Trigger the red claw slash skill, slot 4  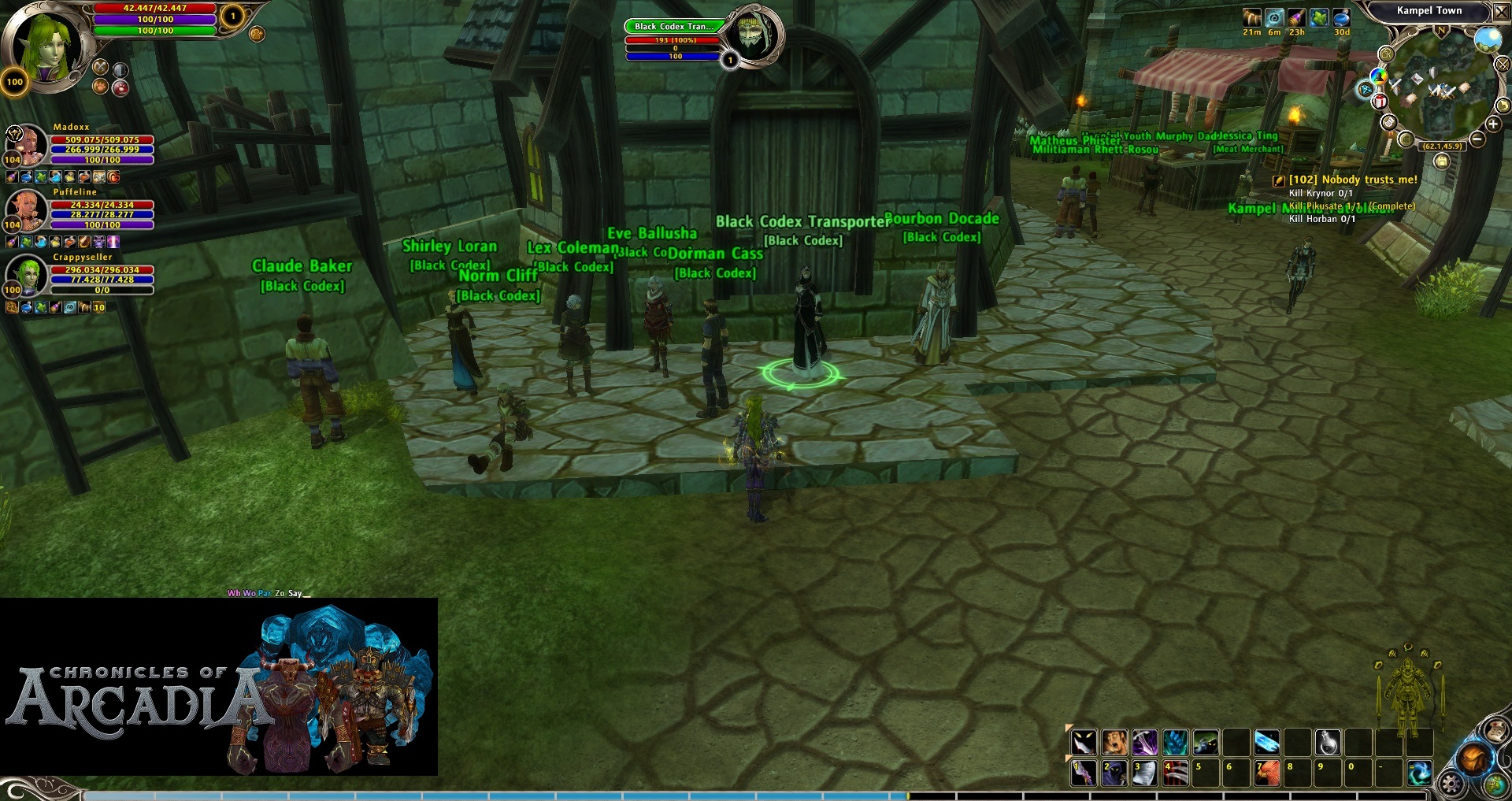point(1176,773)
